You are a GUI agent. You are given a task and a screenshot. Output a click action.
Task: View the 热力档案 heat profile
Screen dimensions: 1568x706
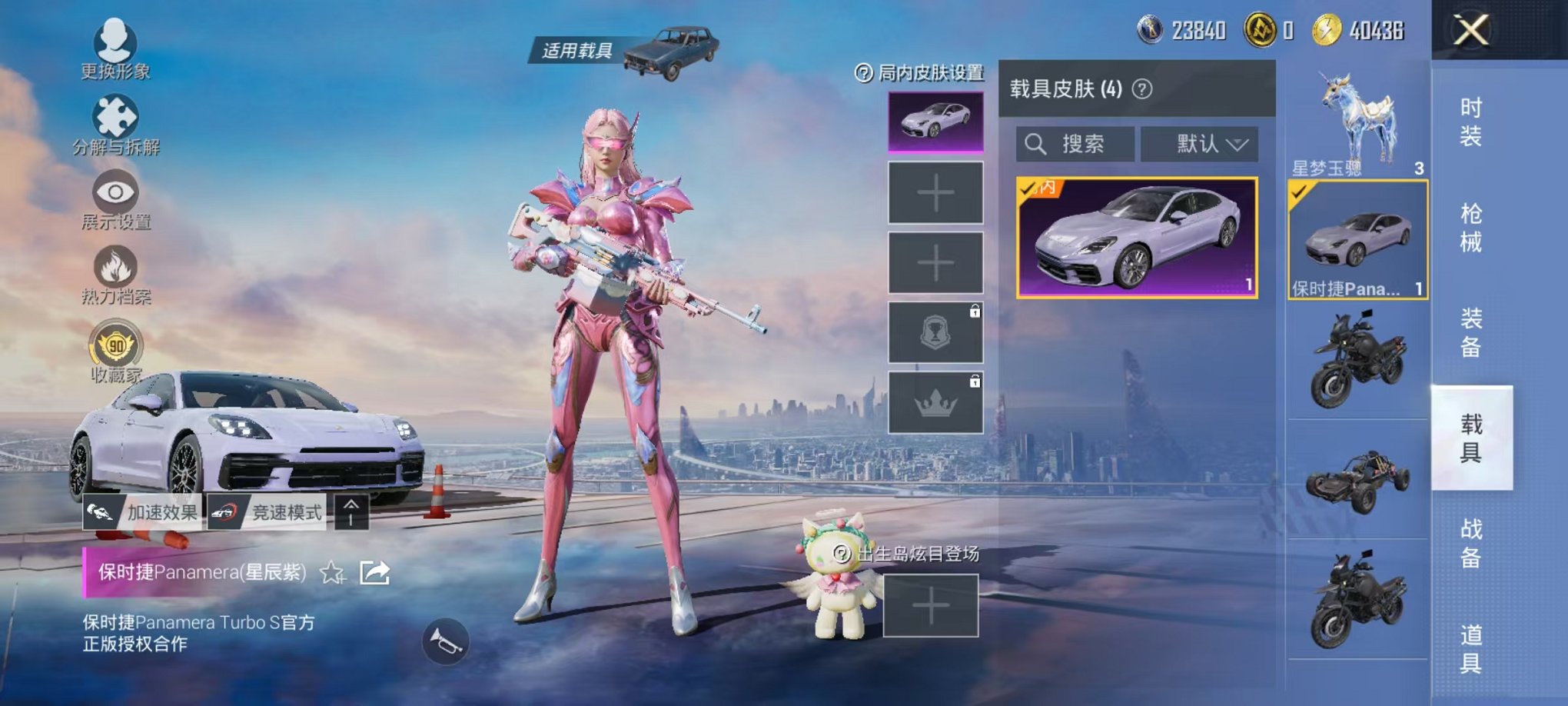(114, 271)
